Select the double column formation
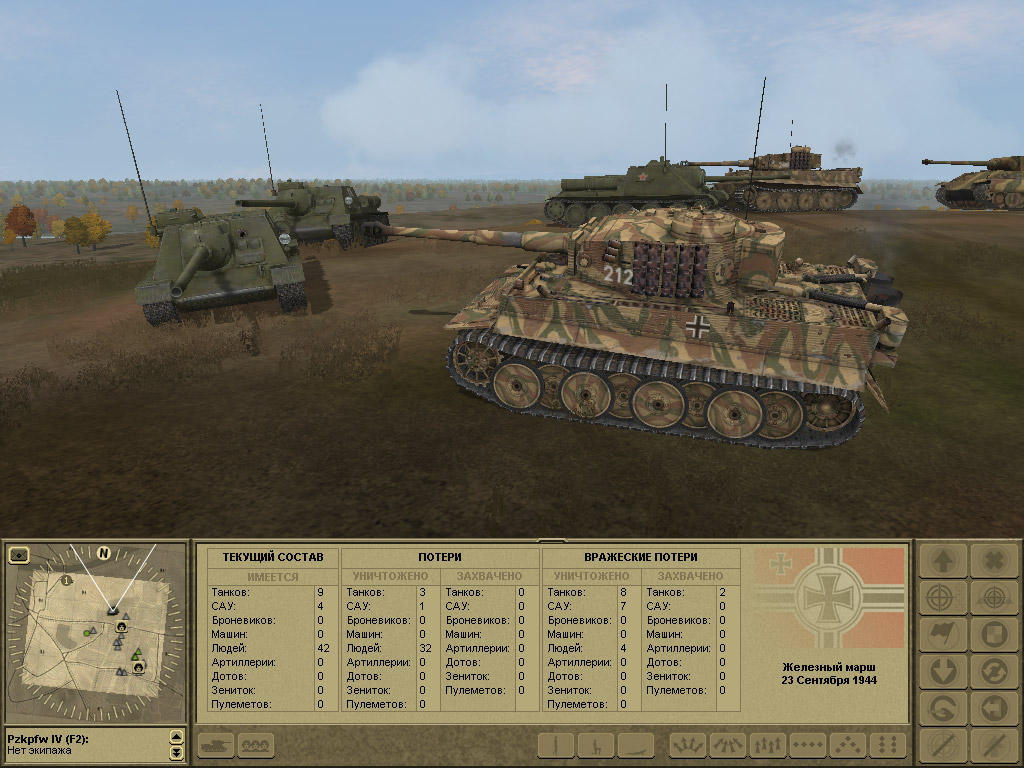This screenshot has width=1024, height=768. click(x=888, y=745)
